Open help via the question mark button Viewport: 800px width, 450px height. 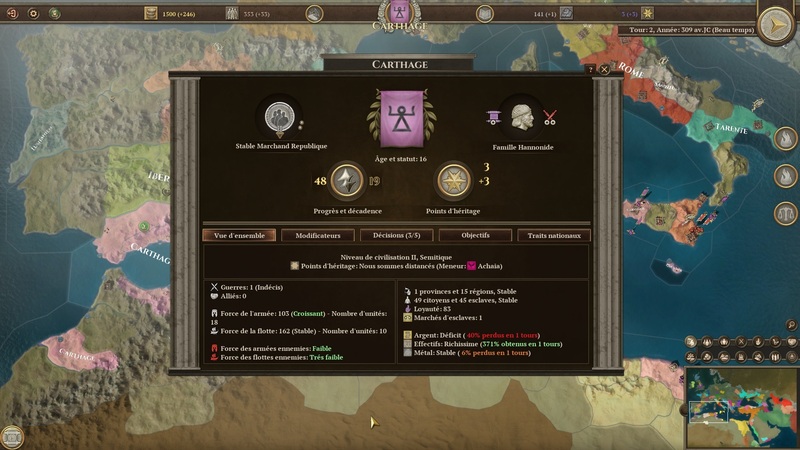pyautogui.click(x=590, y=70)
